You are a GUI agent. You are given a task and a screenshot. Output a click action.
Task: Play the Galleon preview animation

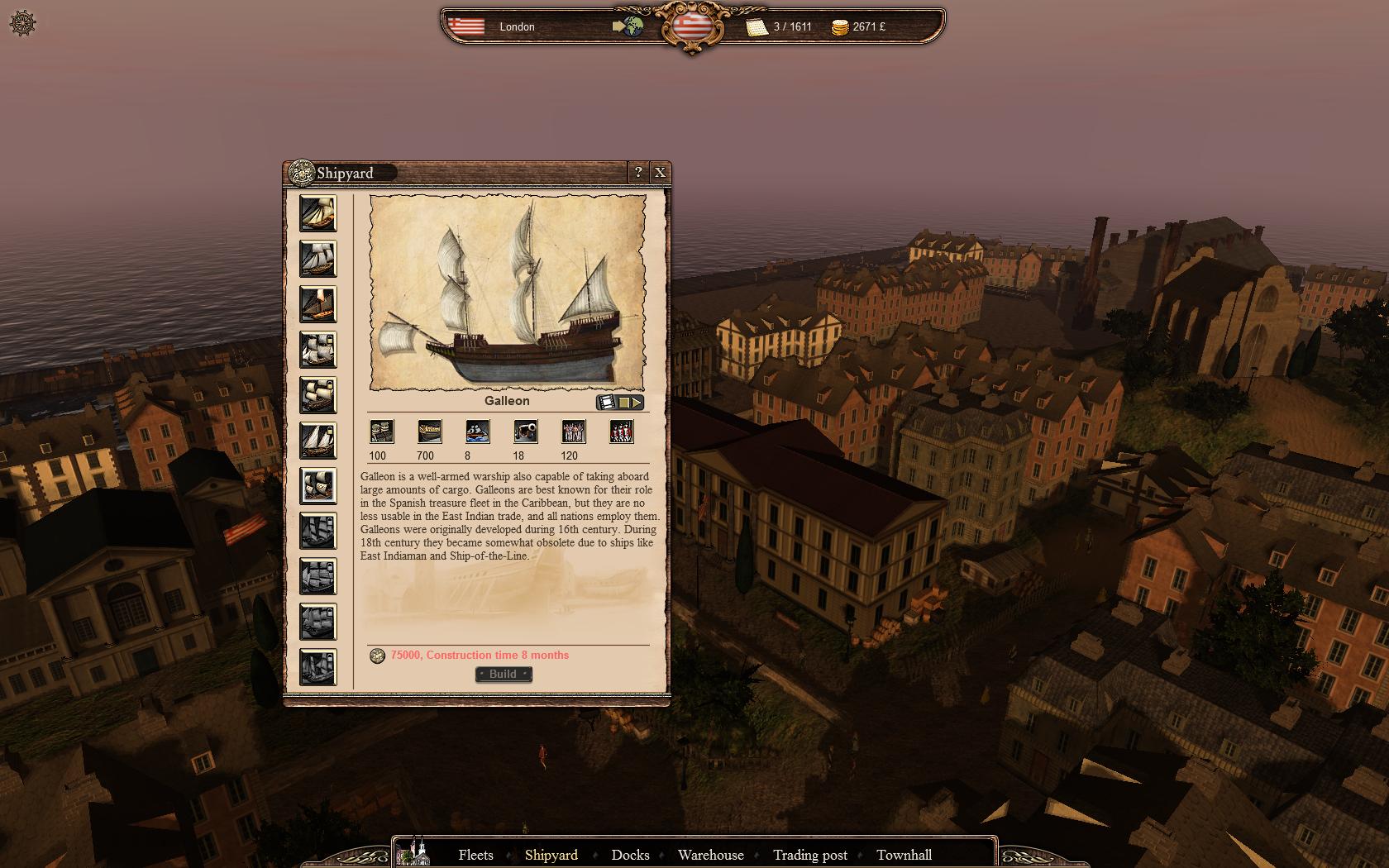pyautogui.click(x=637, y=403)
